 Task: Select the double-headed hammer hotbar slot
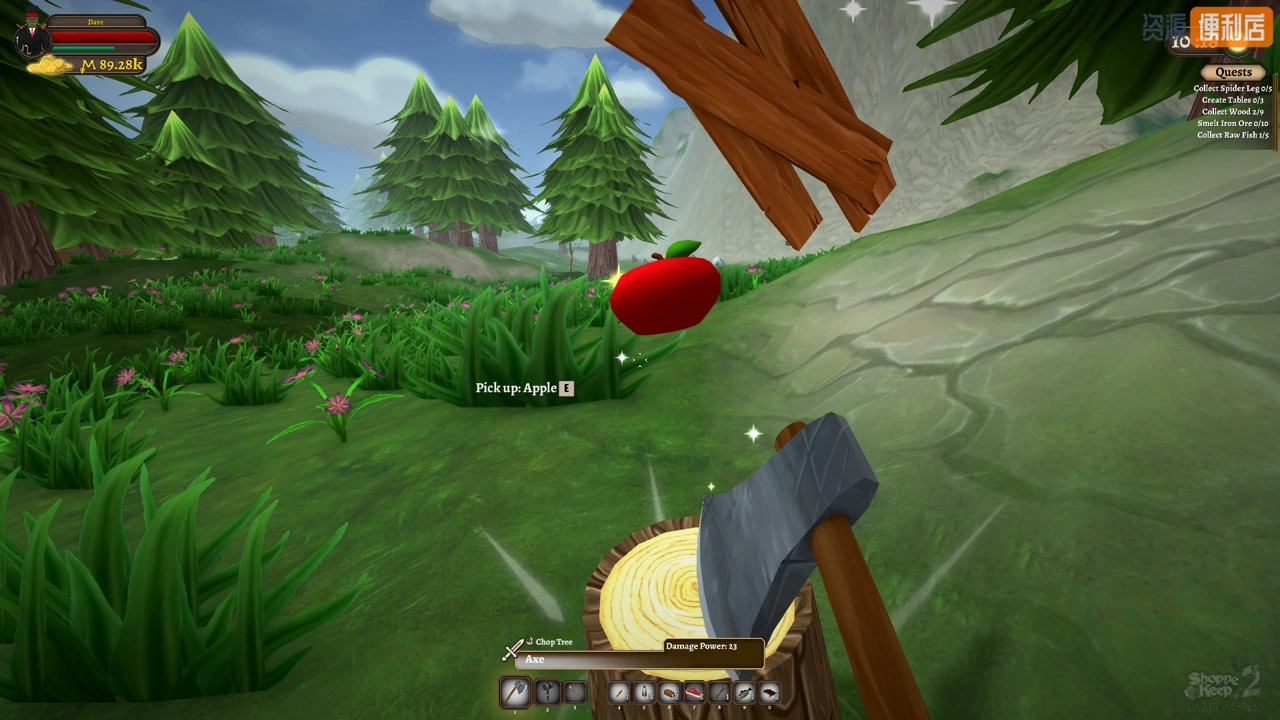click(546, 692)
